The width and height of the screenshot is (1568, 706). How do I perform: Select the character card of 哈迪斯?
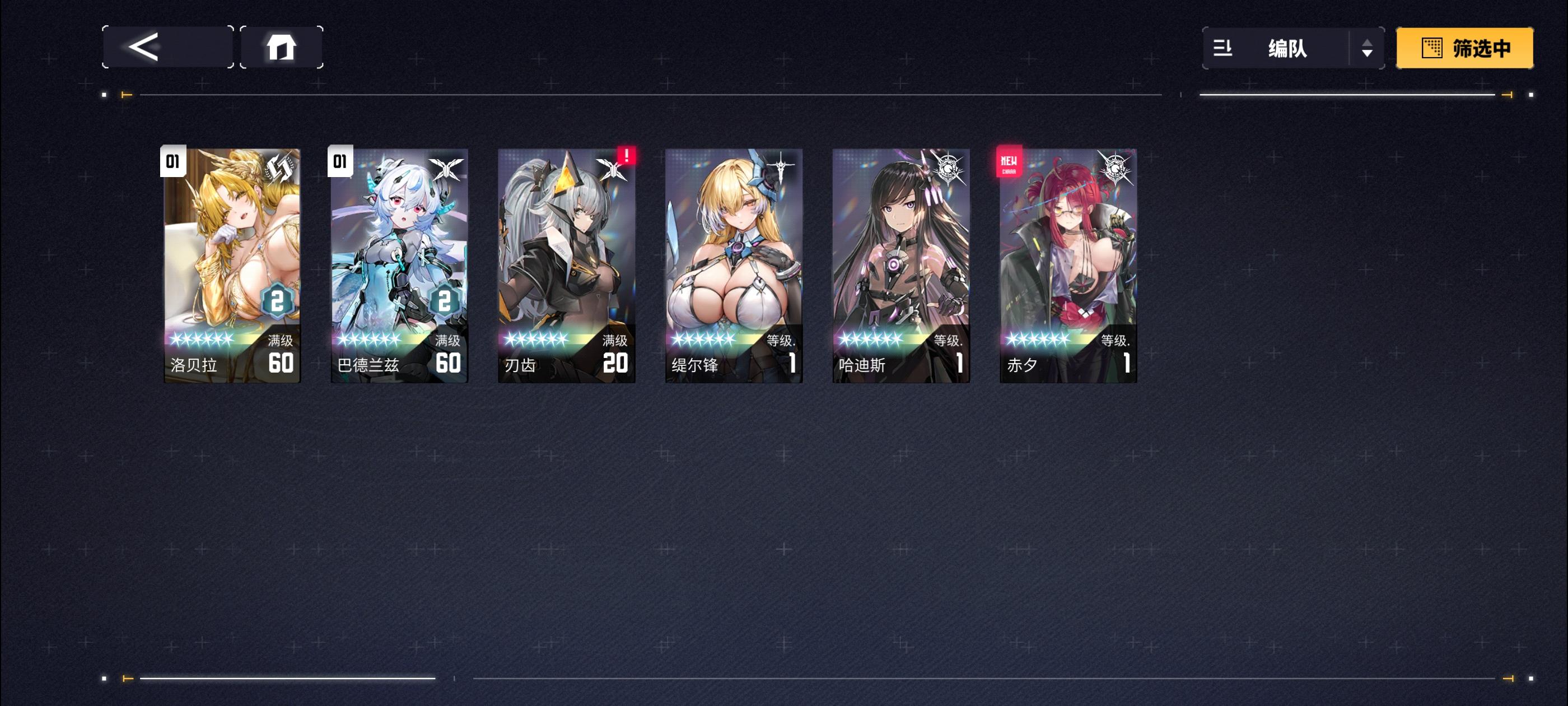(900, 262)
